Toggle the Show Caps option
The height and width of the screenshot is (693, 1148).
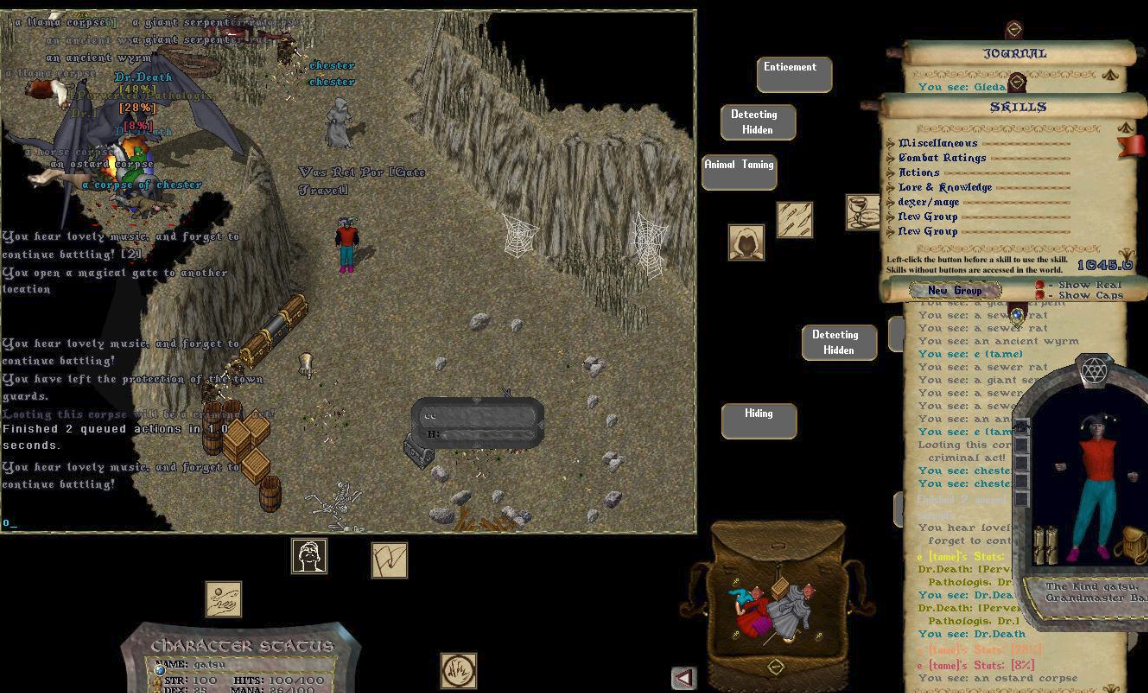[1039, 296]
